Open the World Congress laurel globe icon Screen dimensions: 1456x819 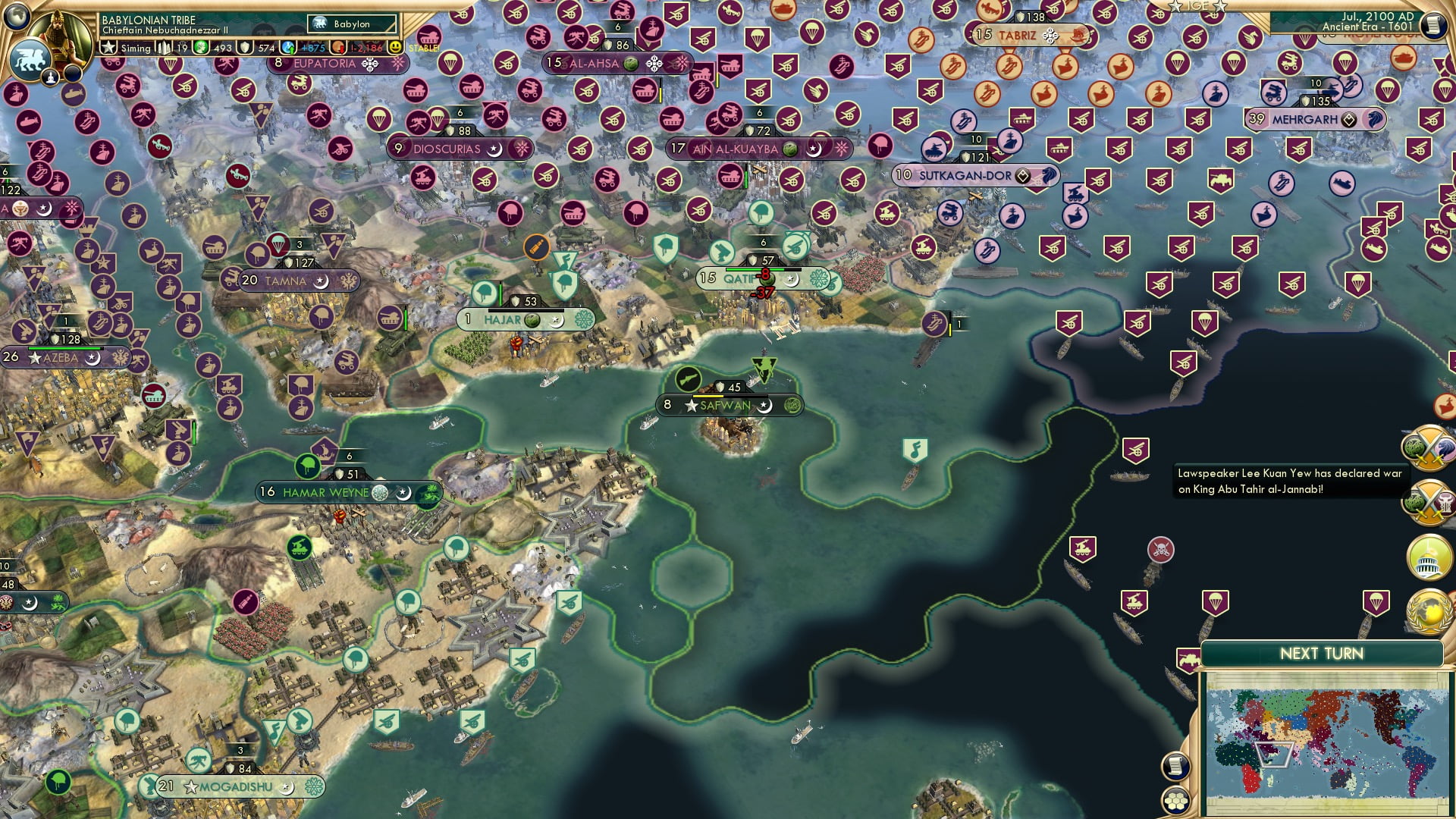click(1430, 610)
